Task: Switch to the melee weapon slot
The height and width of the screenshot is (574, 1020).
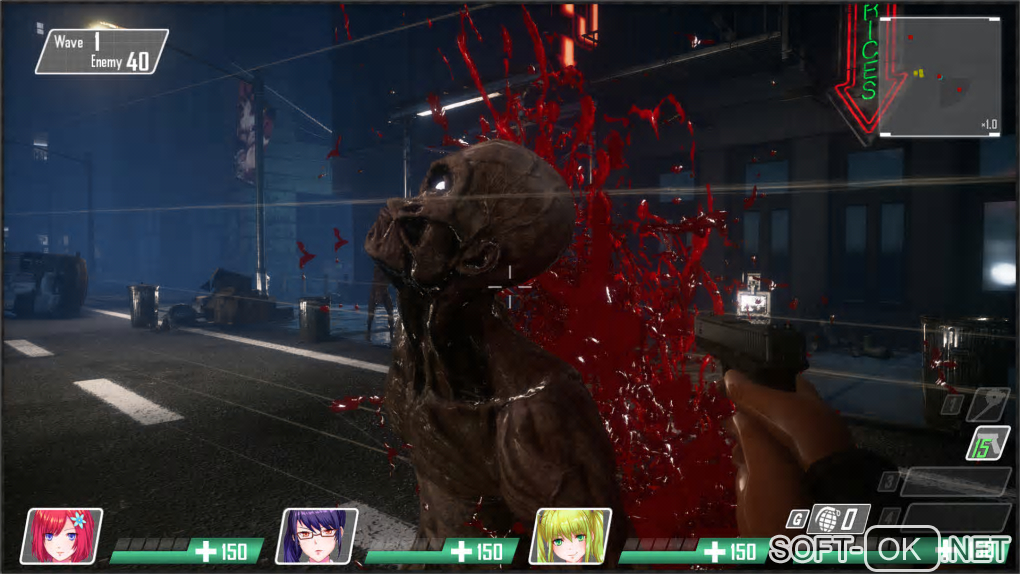Action: 988,403
